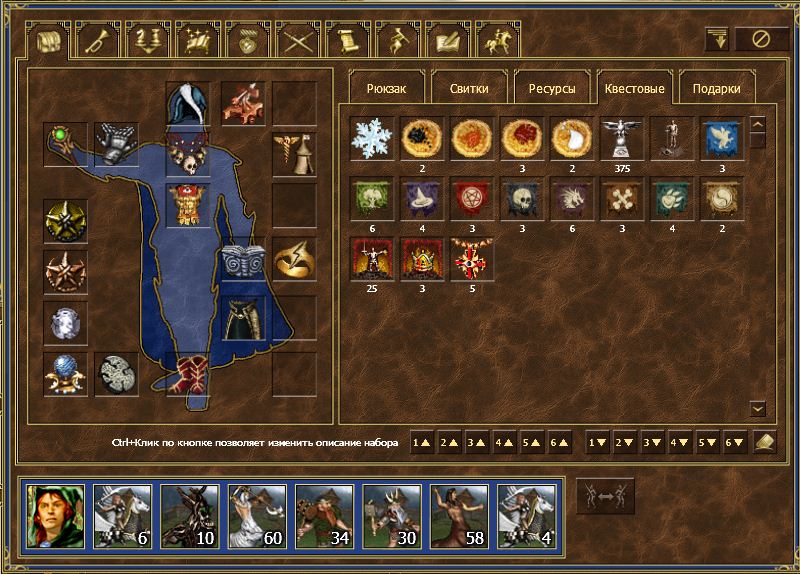Screen dimensions: 800x574
Task: Open the trumpet tab in top toolbar
Action: [x=100, y=40]
